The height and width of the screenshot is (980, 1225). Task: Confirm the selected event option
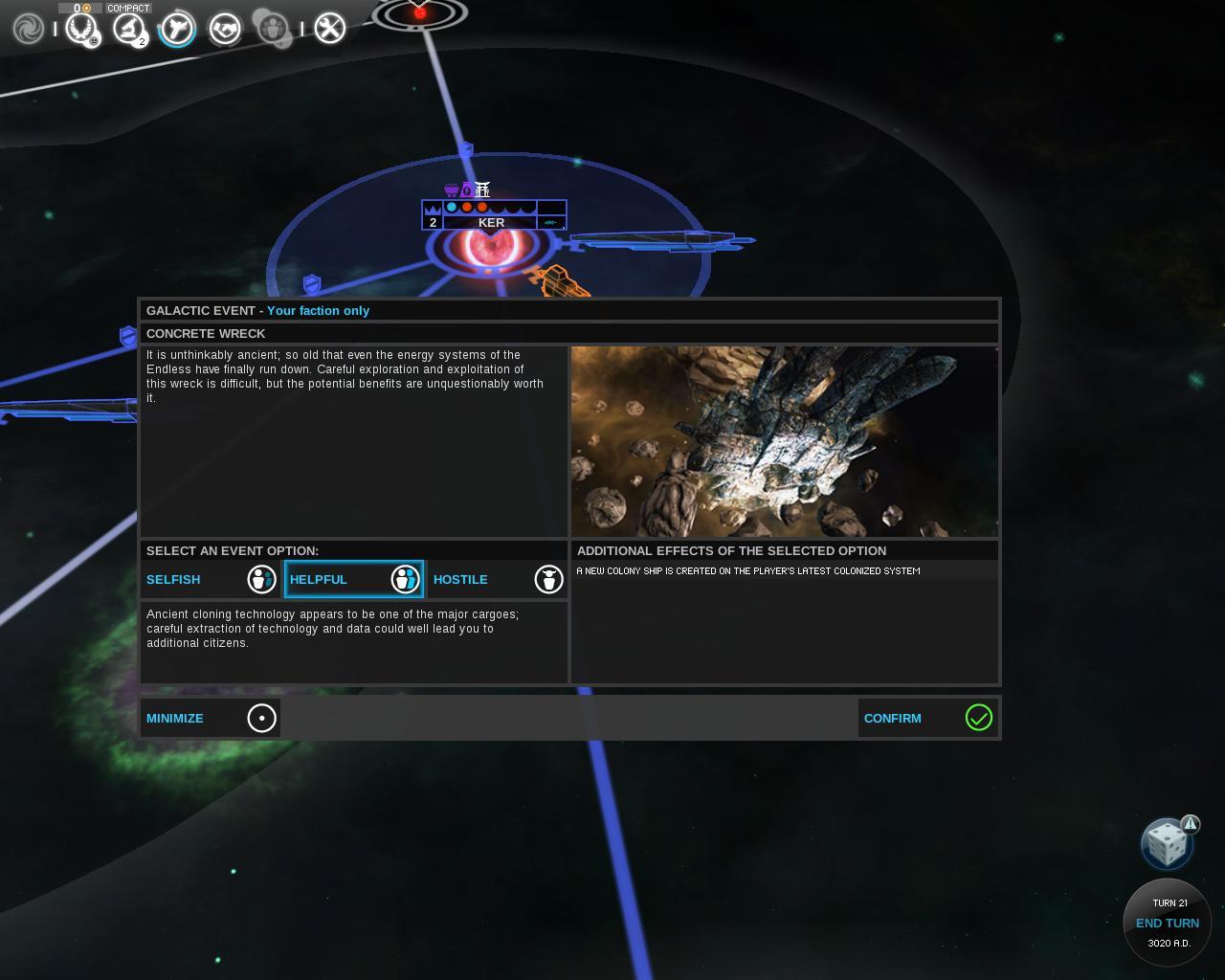click(x=927, y=718)
